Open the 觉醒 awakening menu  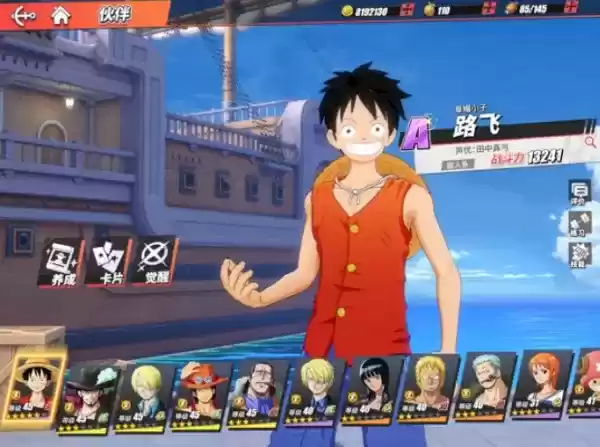pos(155,261)
